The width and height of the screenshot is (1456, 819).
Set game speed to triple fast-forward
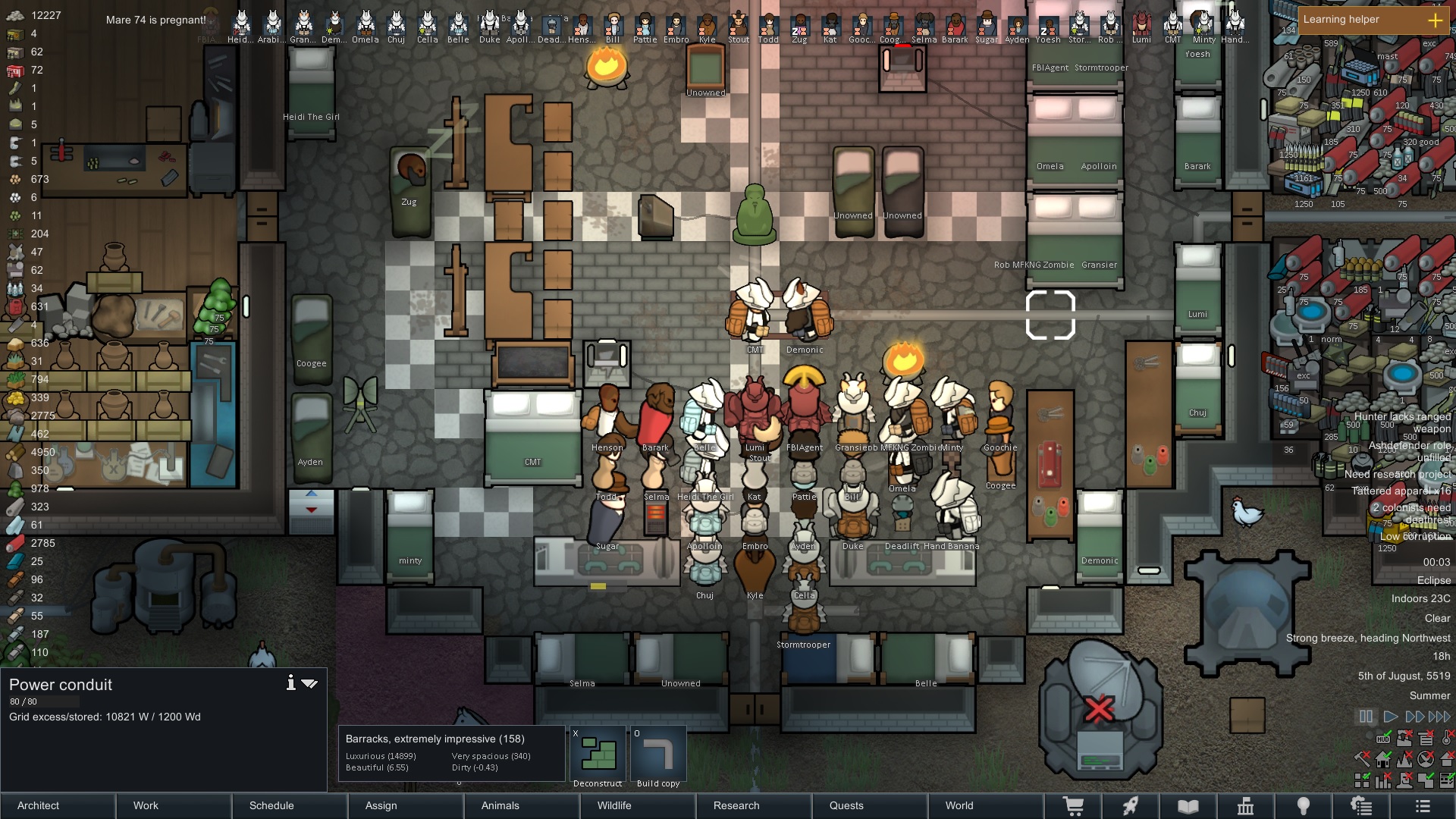click(1439, 717)
